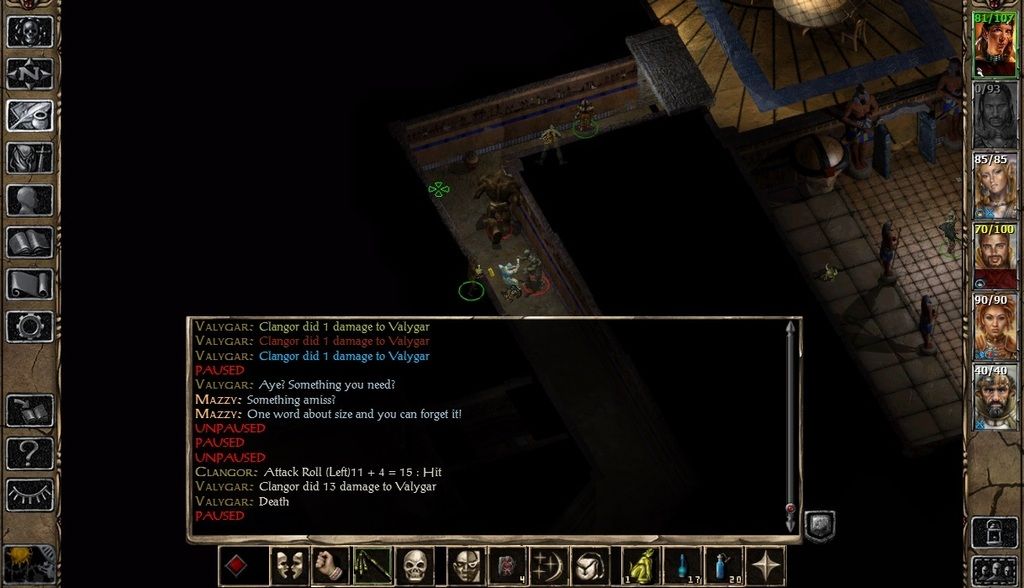Image resolution: width=1024 pixels, height=588 pixels.
Task: Click the red diamond button on action bar
Action: click(237, 566)
